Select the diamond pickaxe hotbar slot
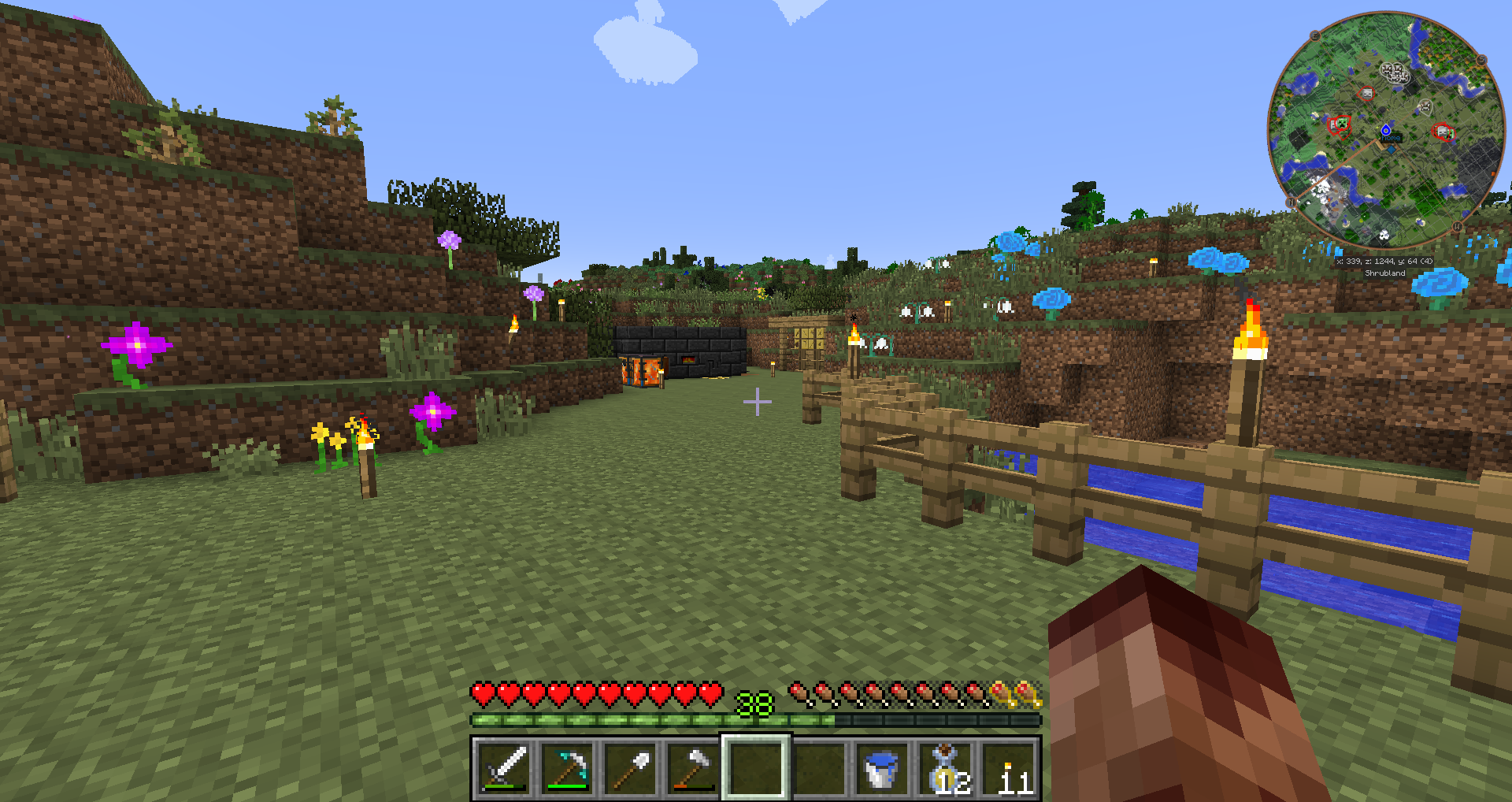The height and width of the screenshot is (802, 1512). (x=567, y=768)
